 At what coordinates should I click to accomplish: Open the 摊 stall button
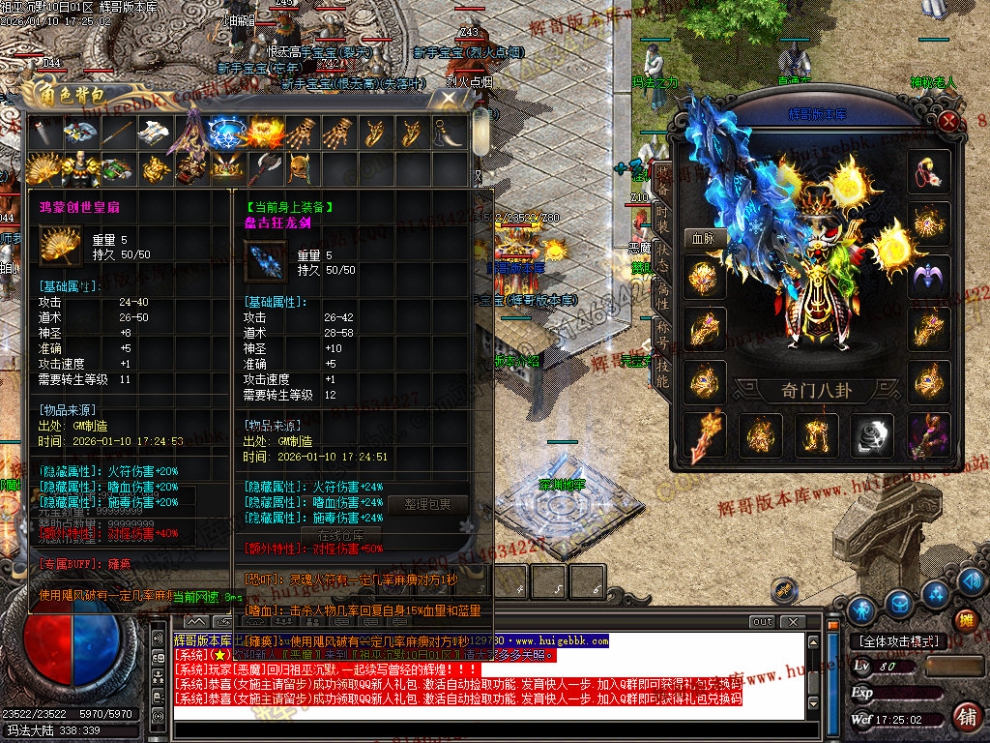(x=965, y=620)
